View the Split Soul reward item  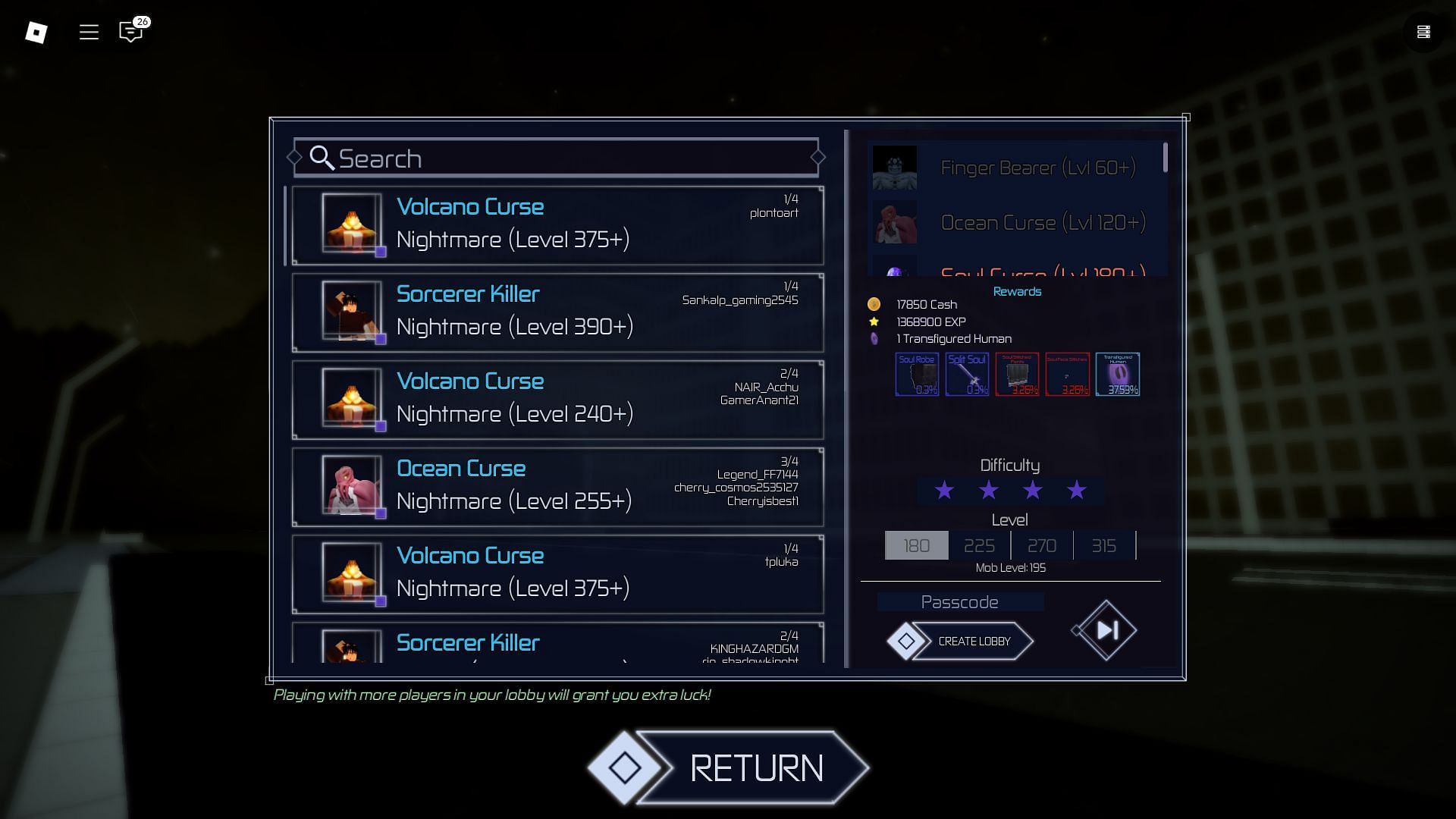pos(967,374)
